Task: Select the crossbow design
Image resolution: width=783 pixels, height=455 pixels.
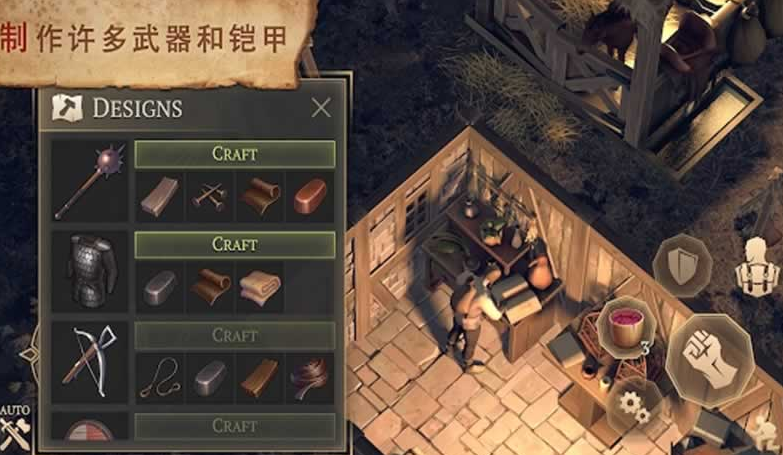Action: pyautogui.click(x=88, y=361)
